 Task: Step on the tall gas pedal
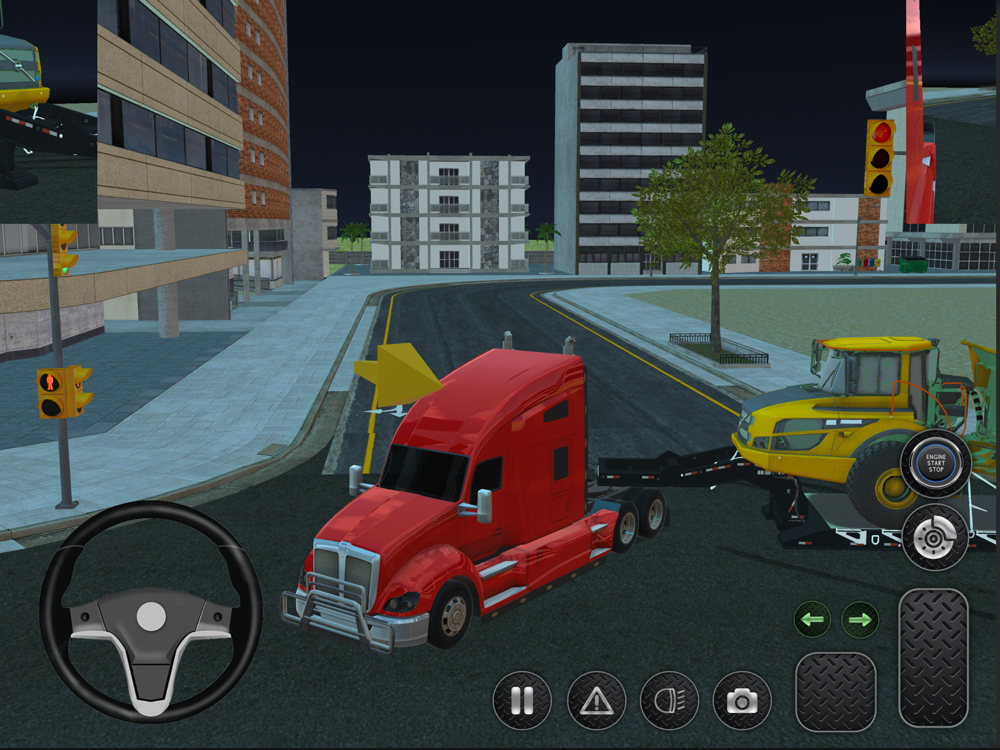pyautogui.click(x=933, y=657)
